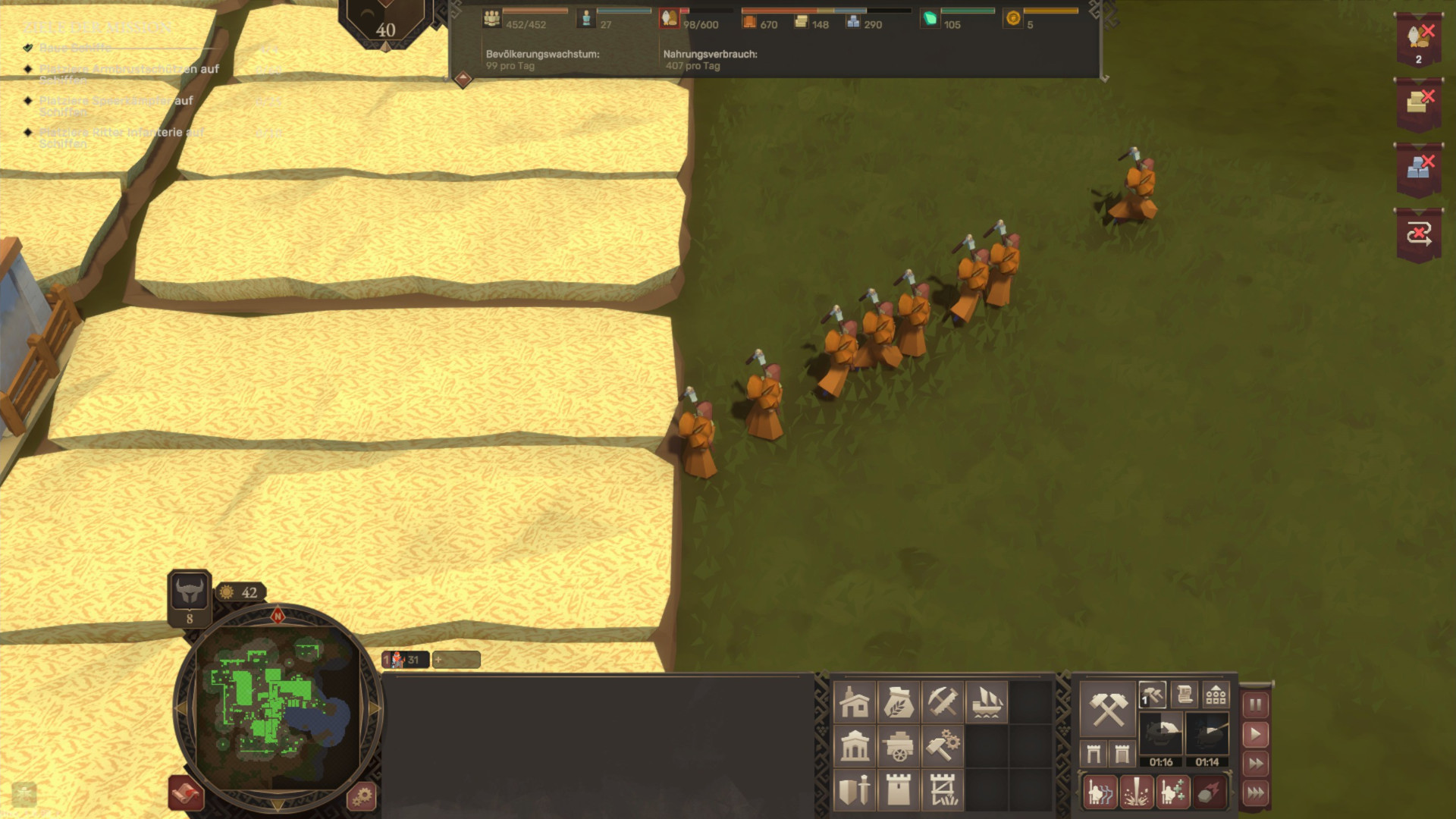
Task: Open the columned civic building category
Action: click(855, 746)
